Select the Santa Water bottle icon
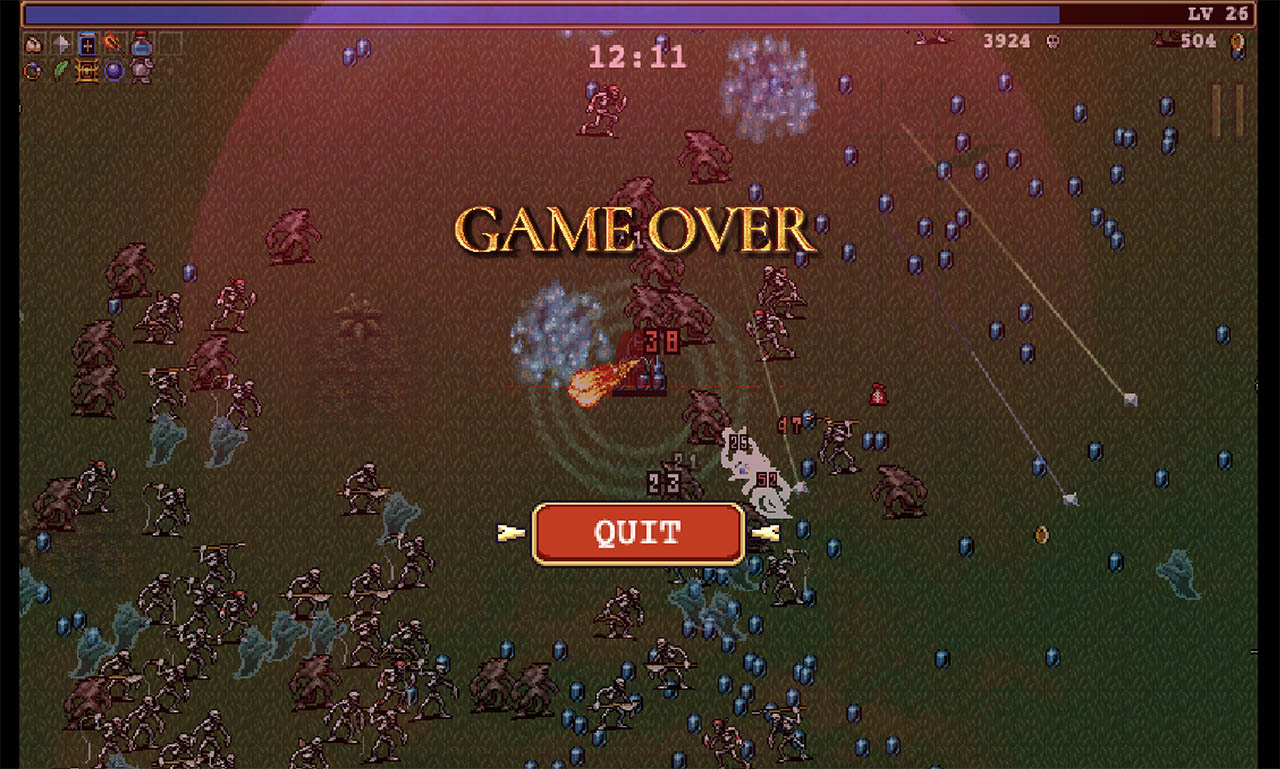 click(x=141, y=45)
